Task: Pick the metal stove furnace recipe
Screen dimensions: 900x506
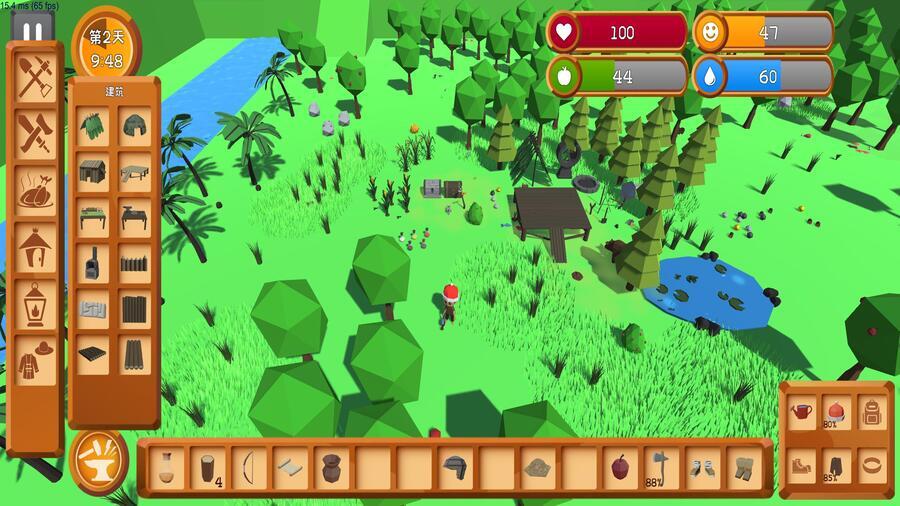Action: tap(93, 264)
